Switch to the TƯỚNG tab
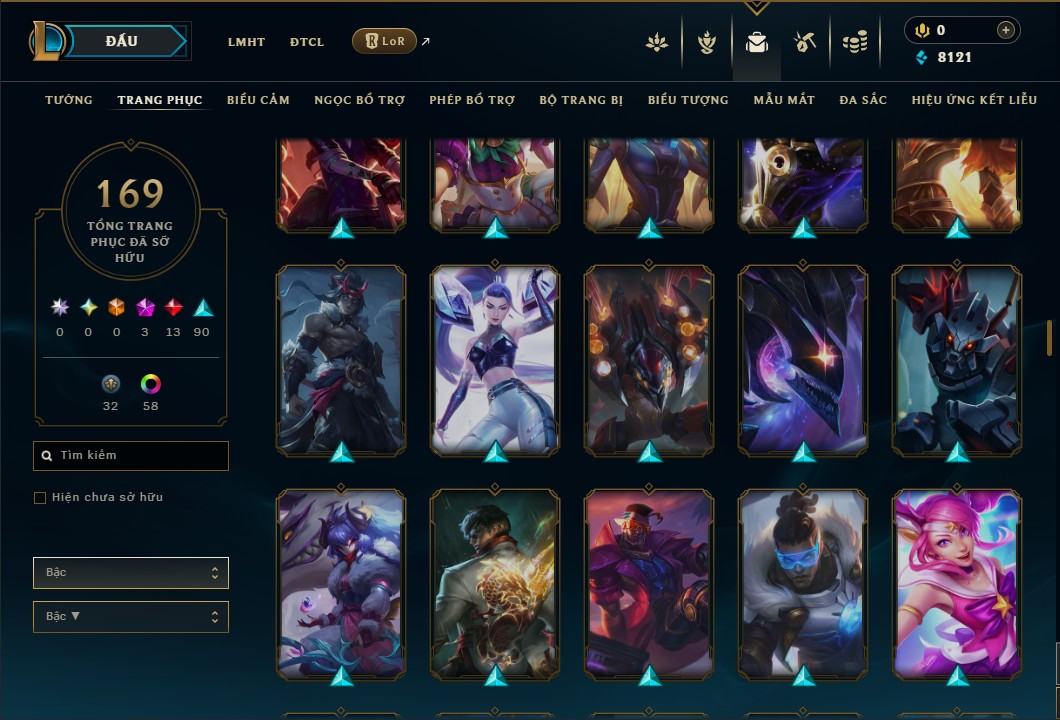1060x720 pixels. [69, 100]
